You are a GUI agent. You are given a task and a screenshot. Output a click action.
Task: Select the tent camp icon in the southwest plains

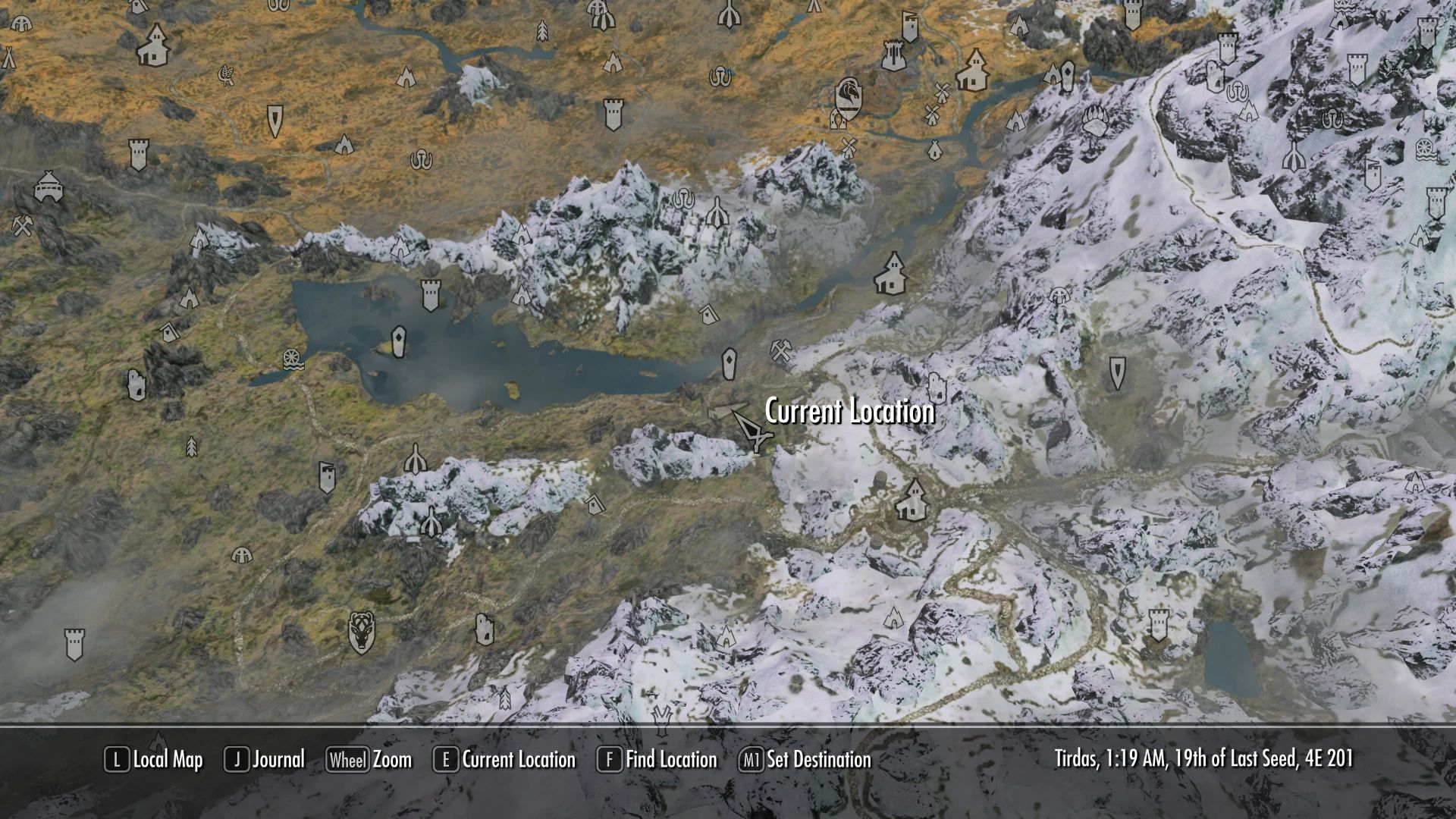pos(241,556)
